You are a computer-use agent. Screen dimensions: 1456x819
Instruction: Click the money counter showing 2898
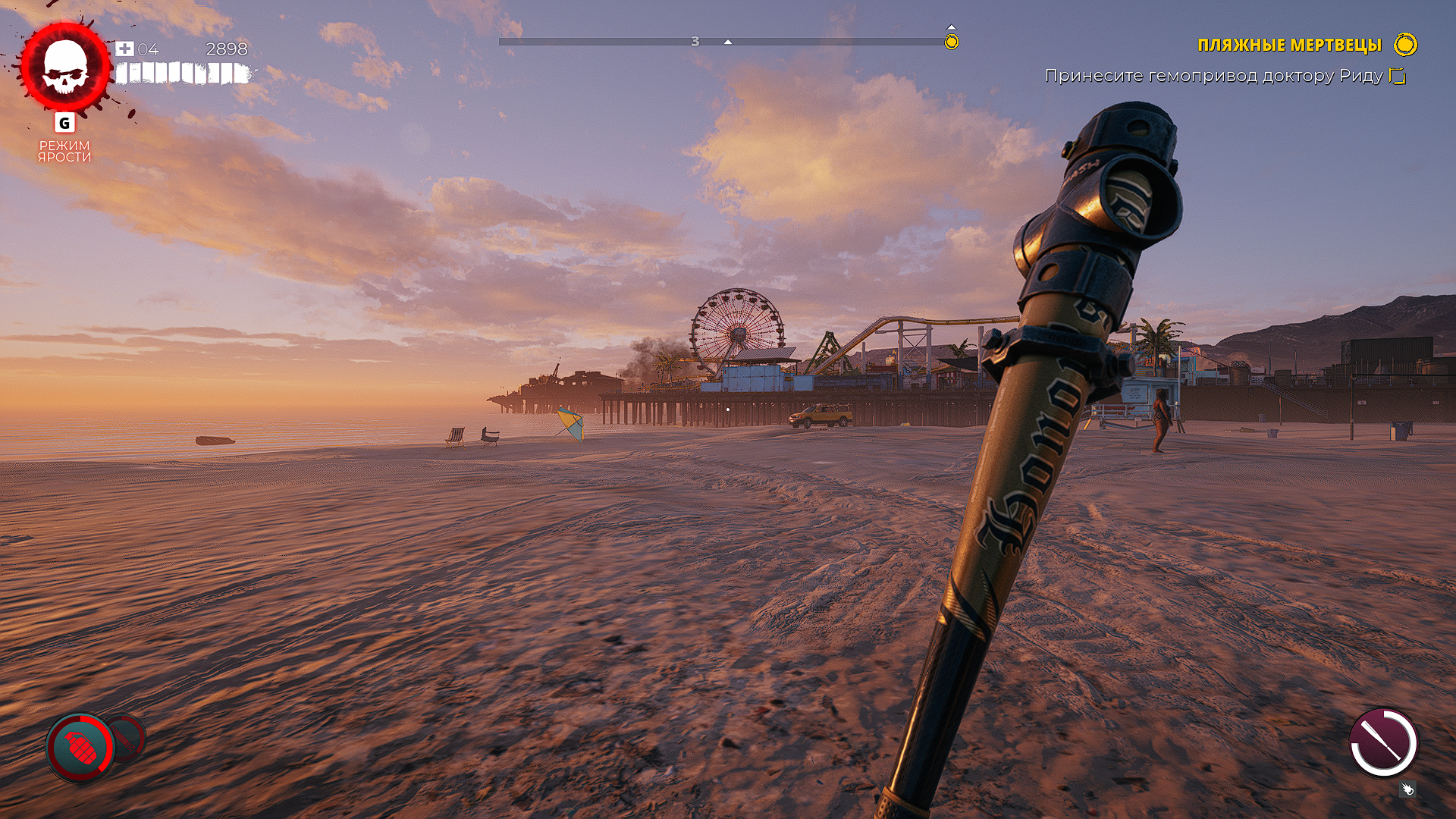point(224,49)
